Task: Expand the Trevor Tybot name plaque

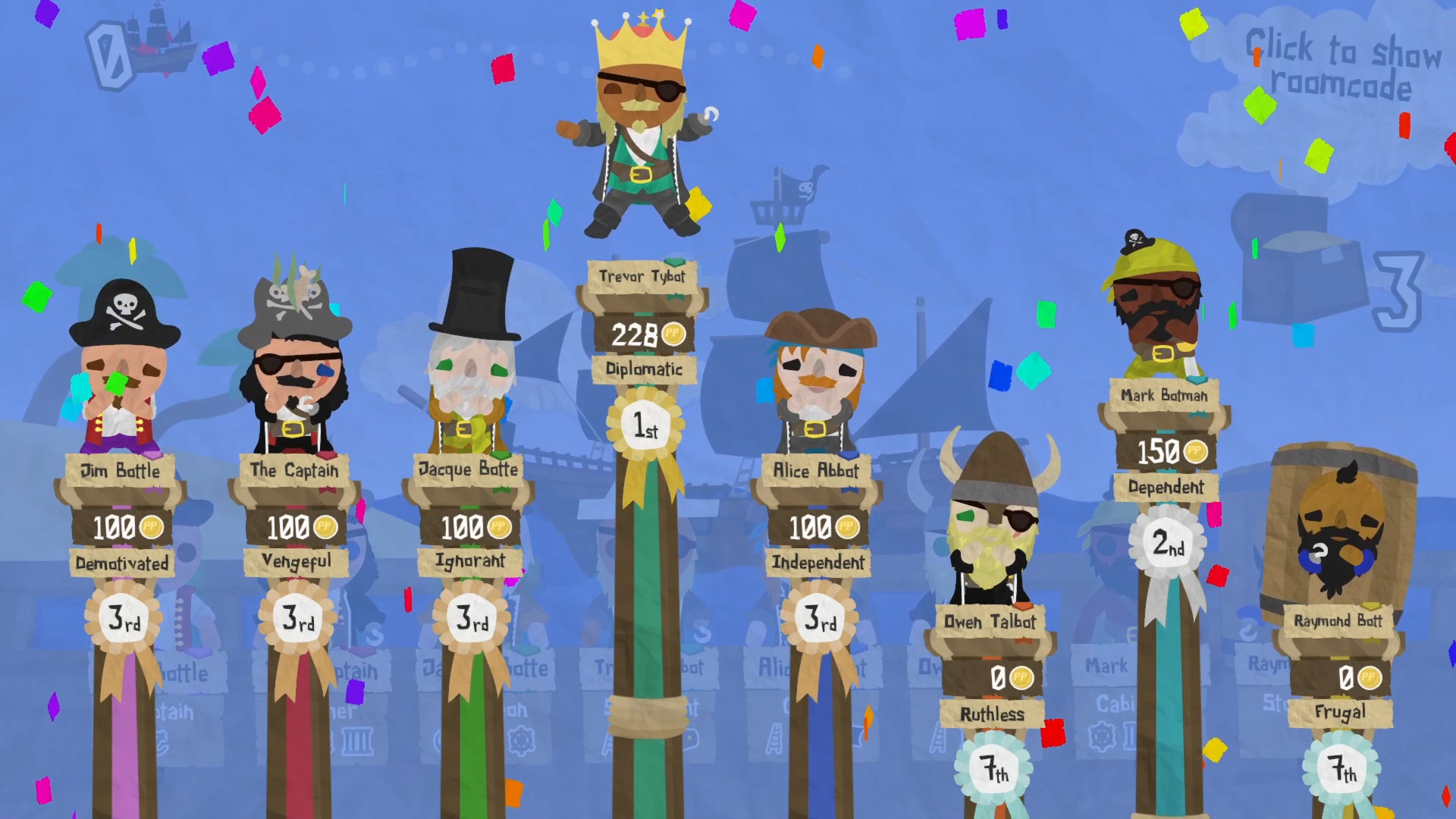Action: click(645, 278)
